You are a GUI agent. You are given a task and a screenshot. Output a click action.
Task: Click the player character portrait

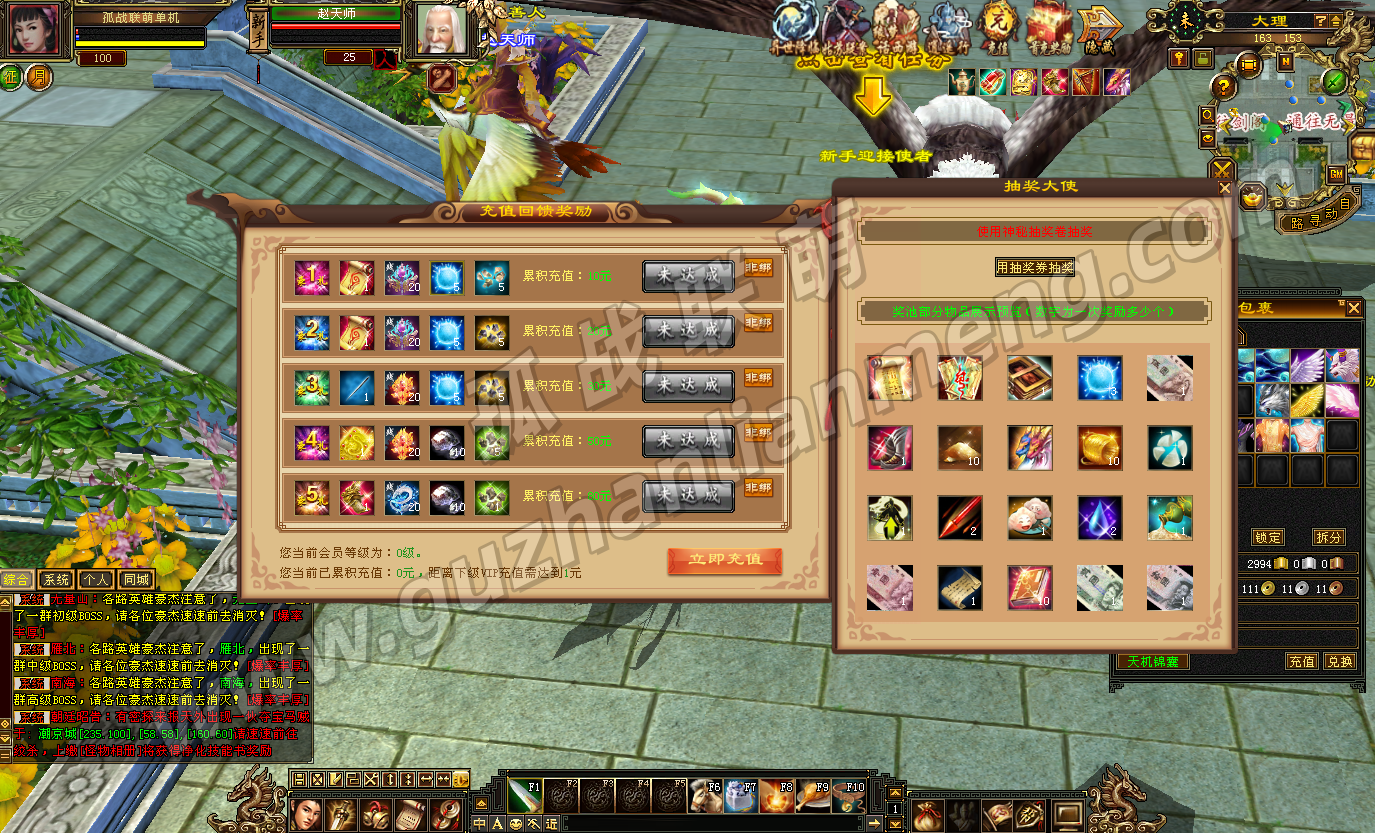35,31
